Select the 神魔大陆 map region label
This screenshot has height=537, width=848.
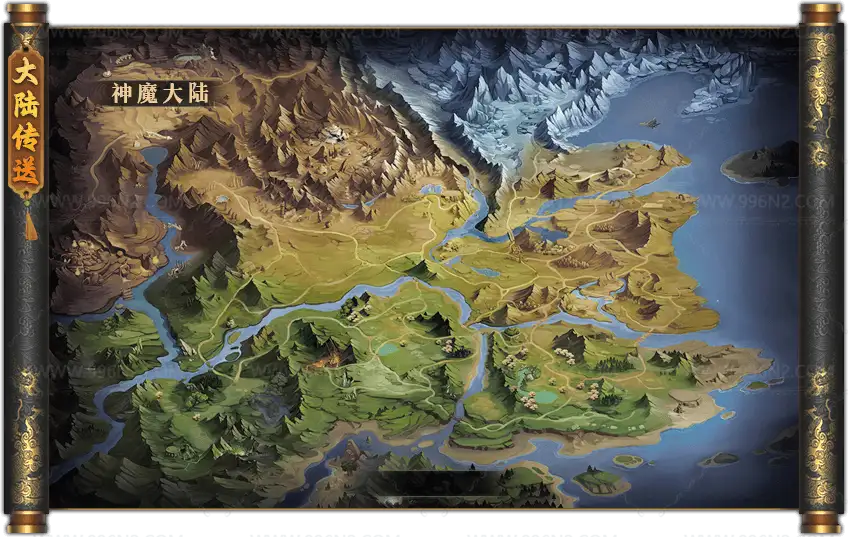tap(159, 93)
